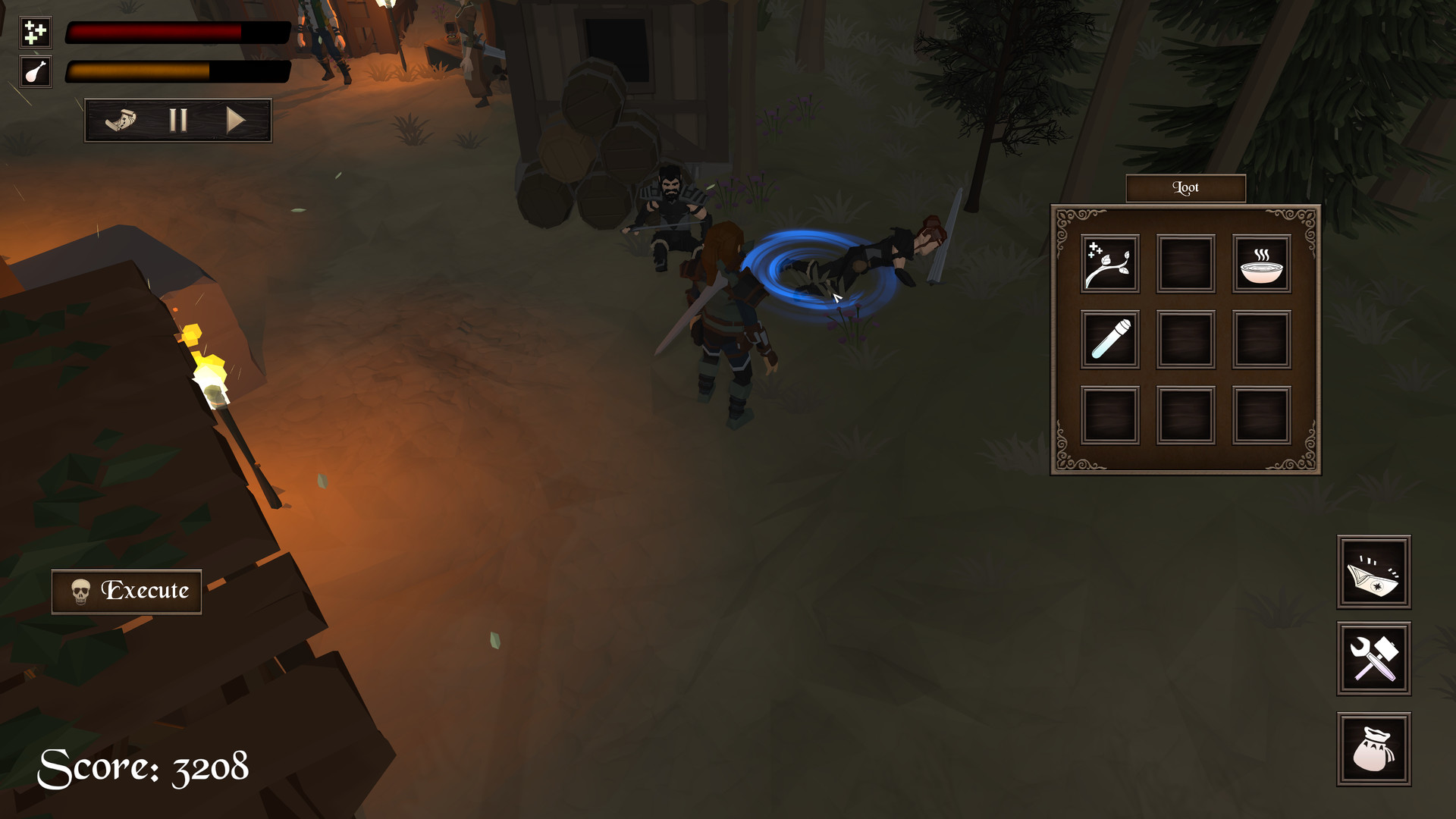Select the empty slot right of the herb branch
The width and height of the screenshot is (1456, 819).
tap(1185, 264)
